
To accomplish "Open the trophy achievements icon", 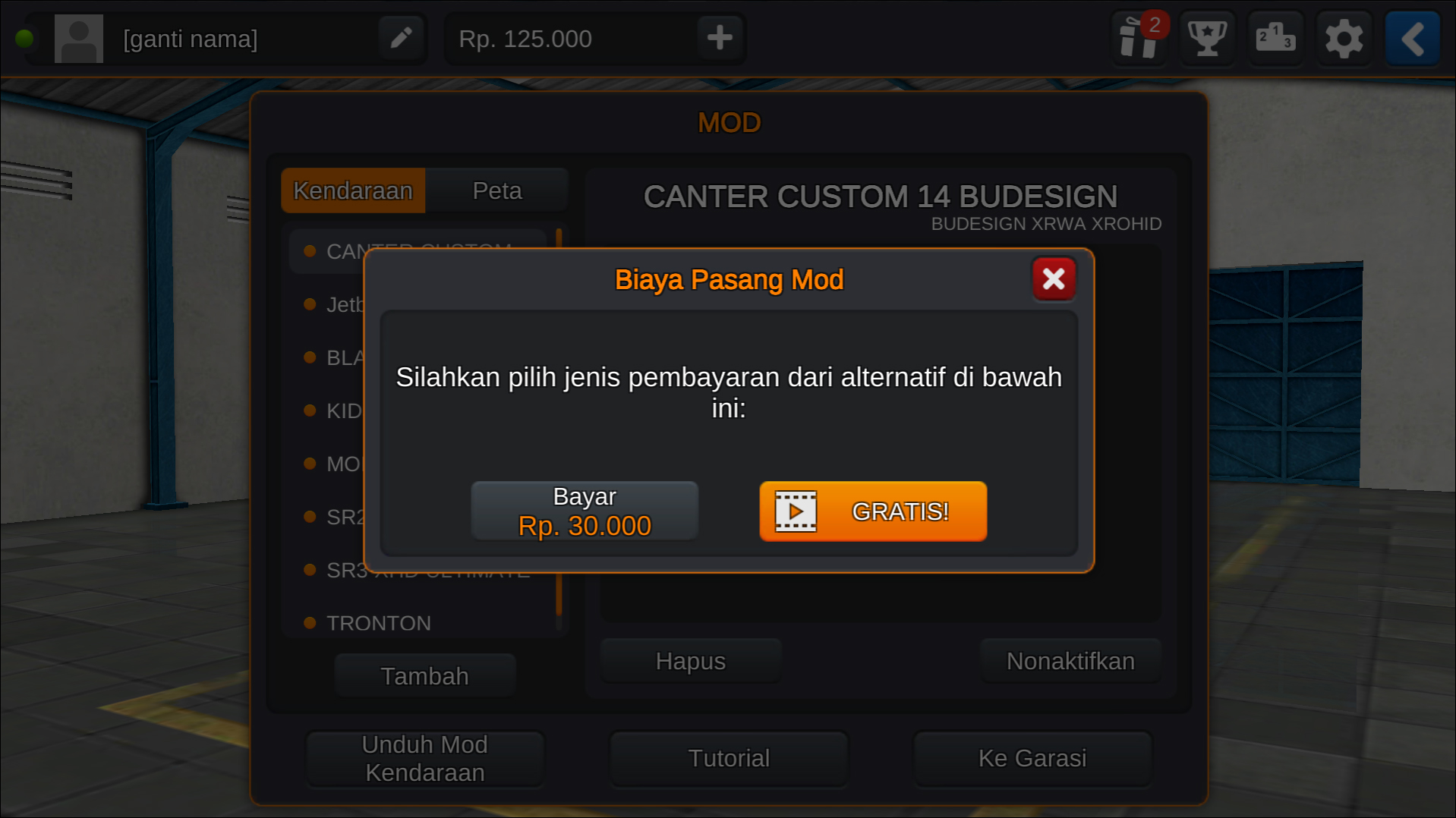I will [x=1207, y=38].
